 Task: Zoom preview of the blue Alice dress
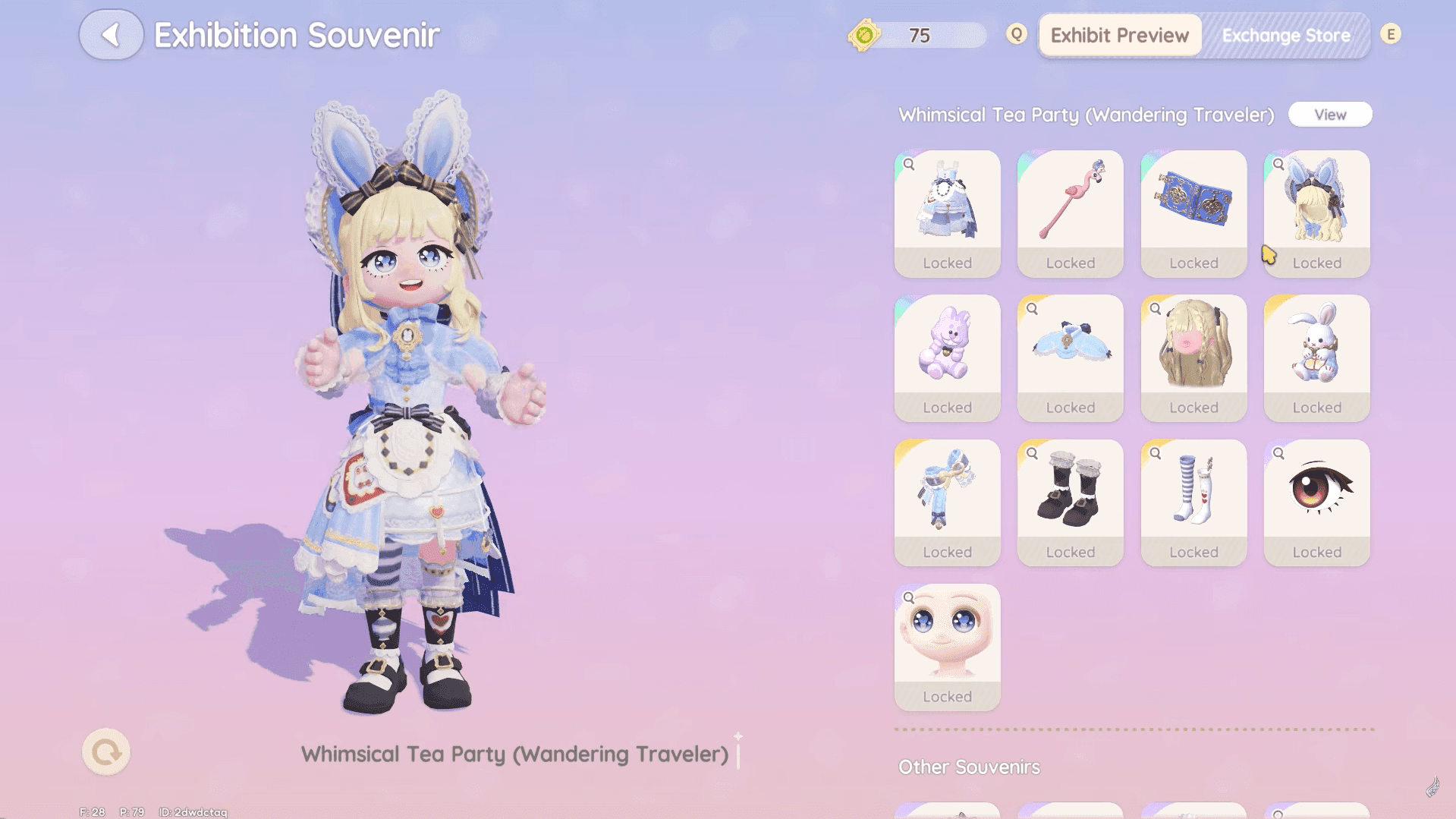coord(908,164)
